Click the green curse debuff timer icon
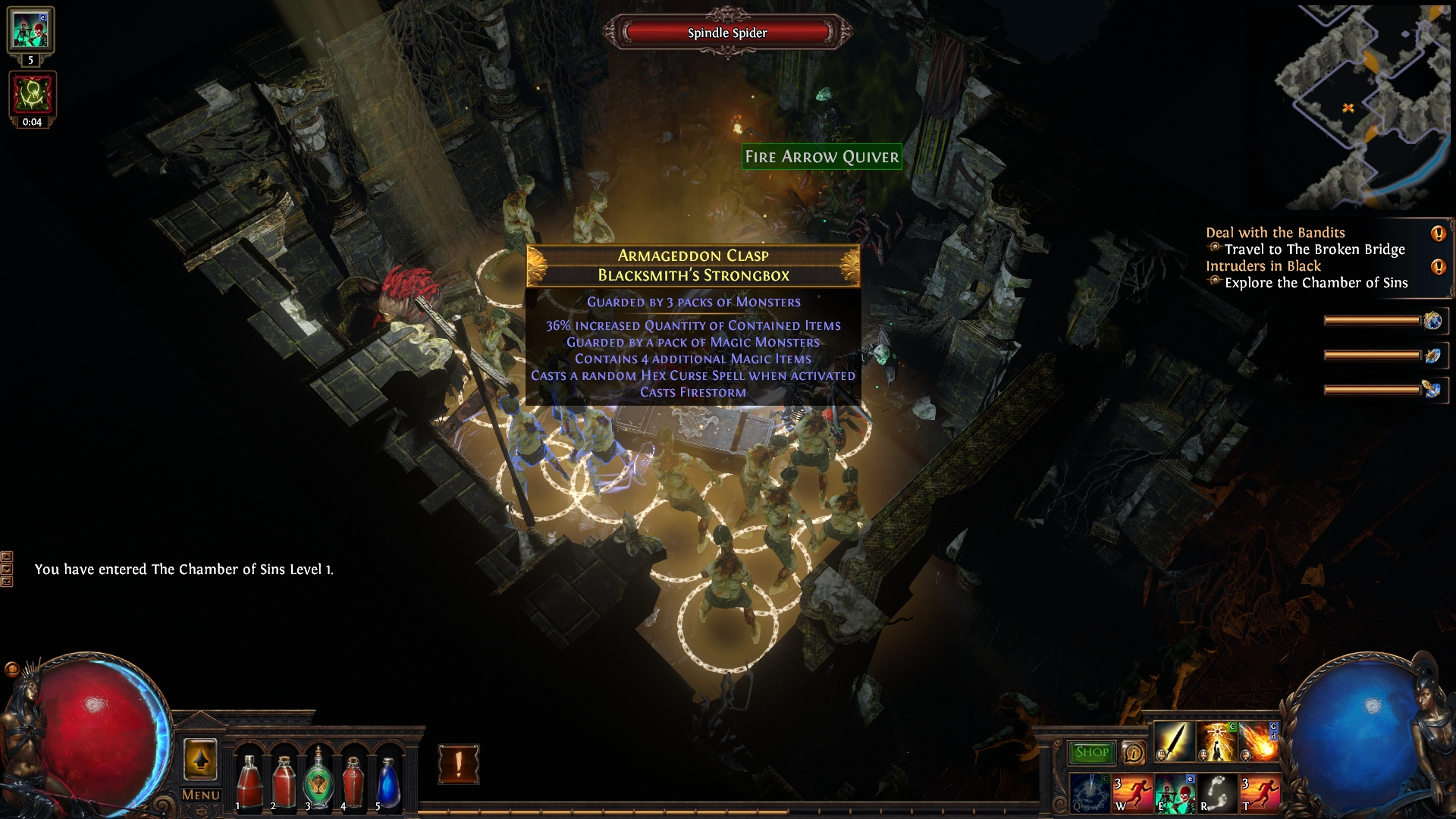Screen dimensions: 1456x819 pos(32,95)
